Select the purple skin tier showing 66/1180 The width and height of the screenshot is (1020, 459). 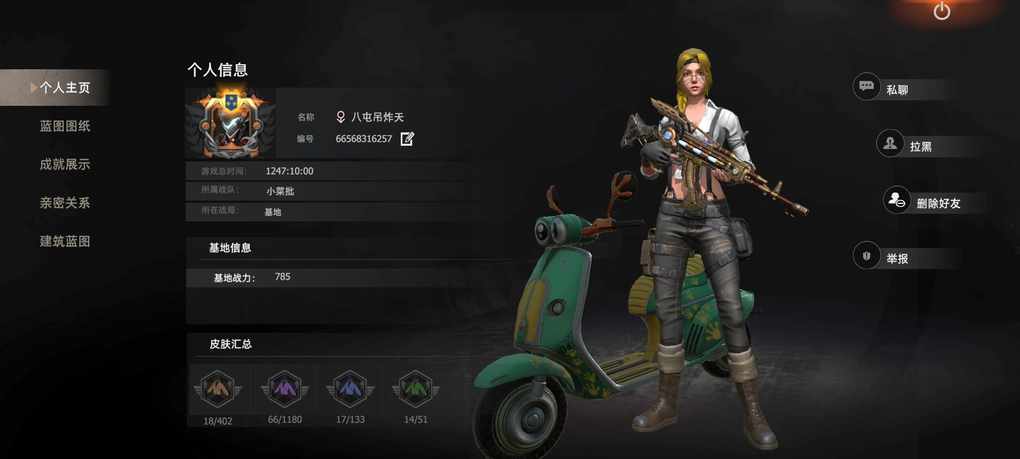pos(284,389)
